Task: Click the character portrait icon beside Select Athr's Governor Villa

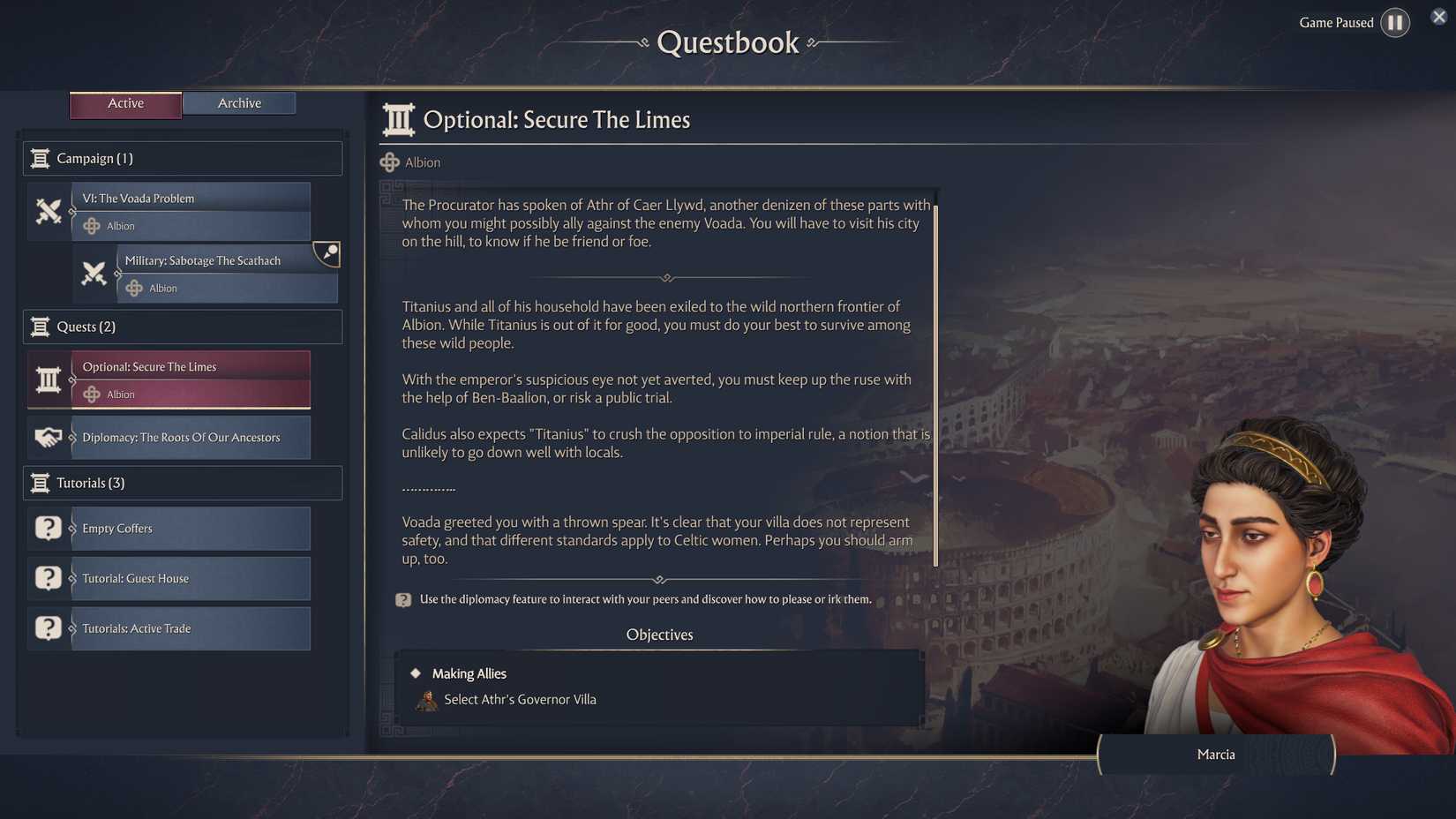Action: (427, 699)
